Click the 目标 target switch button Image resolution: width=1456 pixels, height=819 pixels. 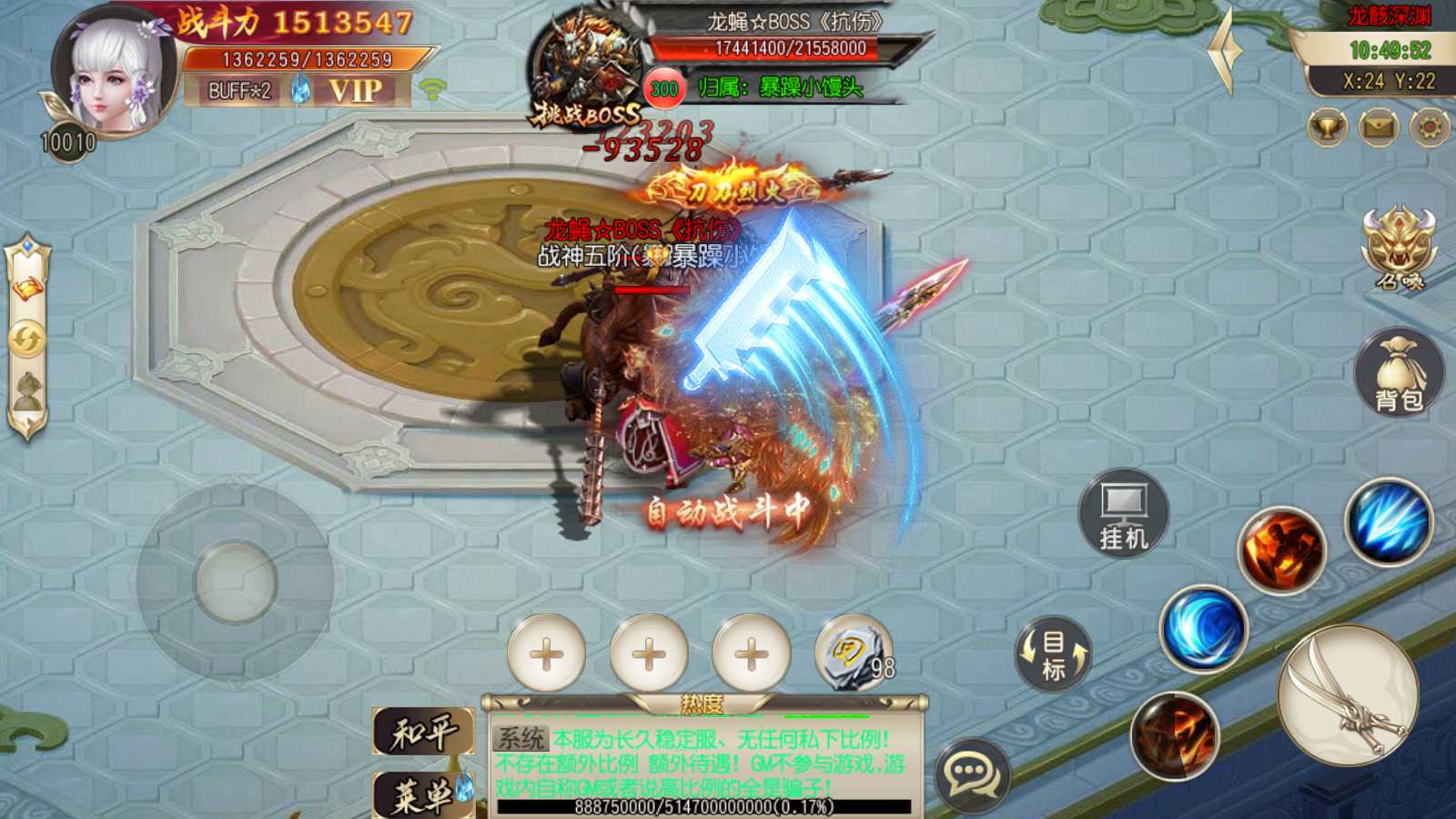(1053, 653)
